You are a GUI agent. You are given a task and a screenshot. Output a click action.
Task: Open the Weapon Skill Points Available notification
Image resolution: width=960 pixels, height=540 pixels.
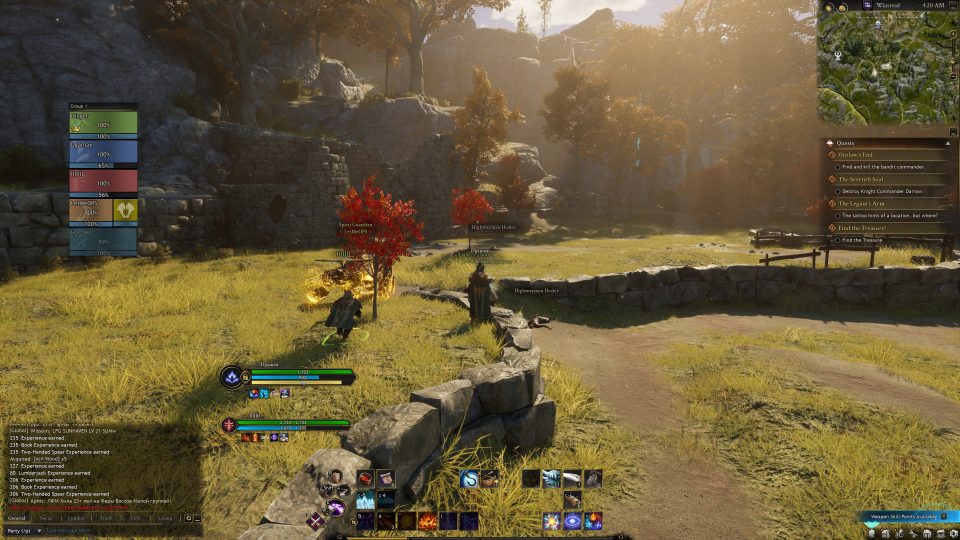(x=902, y=518)
